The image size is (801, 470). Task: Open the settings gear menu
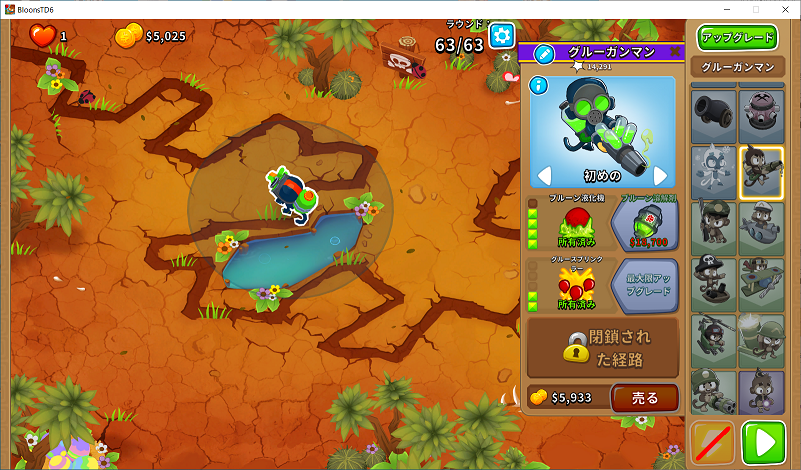(x=501, y=34)
